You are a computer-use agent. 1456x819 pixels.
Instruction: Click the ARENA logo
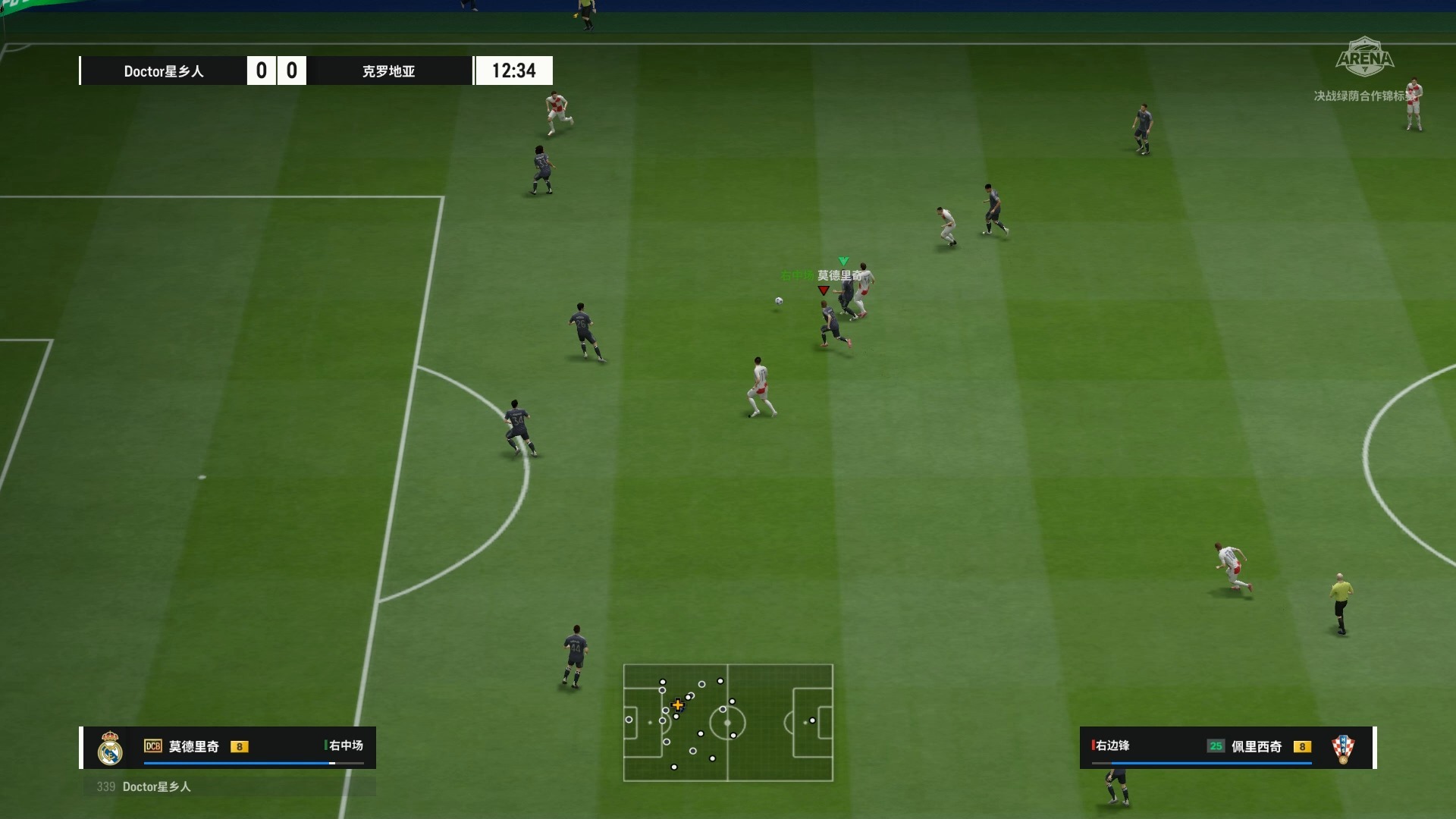pyautogui.click(x=1365, y=58)
